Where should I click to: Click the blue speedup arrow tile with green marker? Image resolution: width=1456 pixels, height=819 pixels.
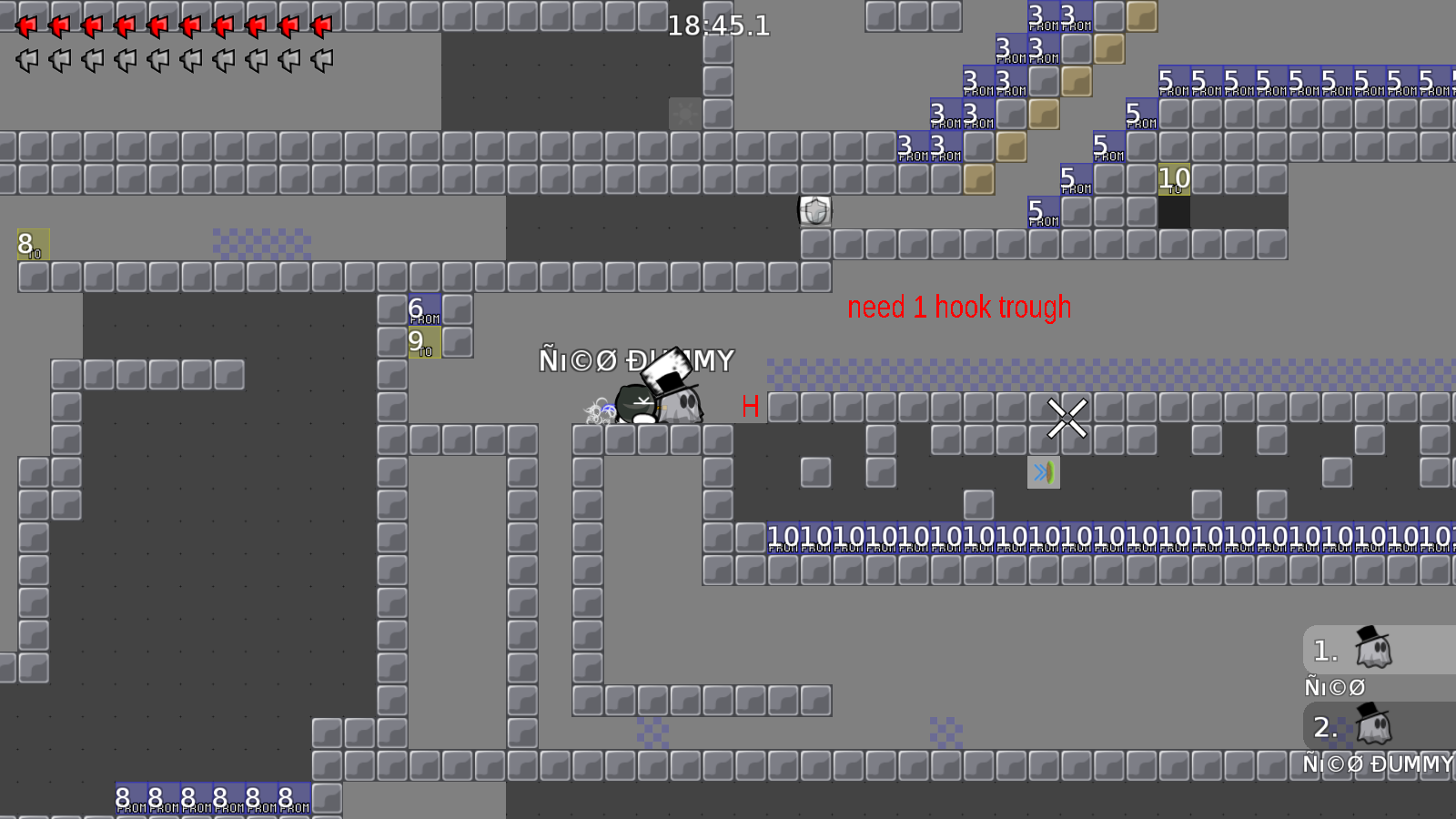point(1044,471)
